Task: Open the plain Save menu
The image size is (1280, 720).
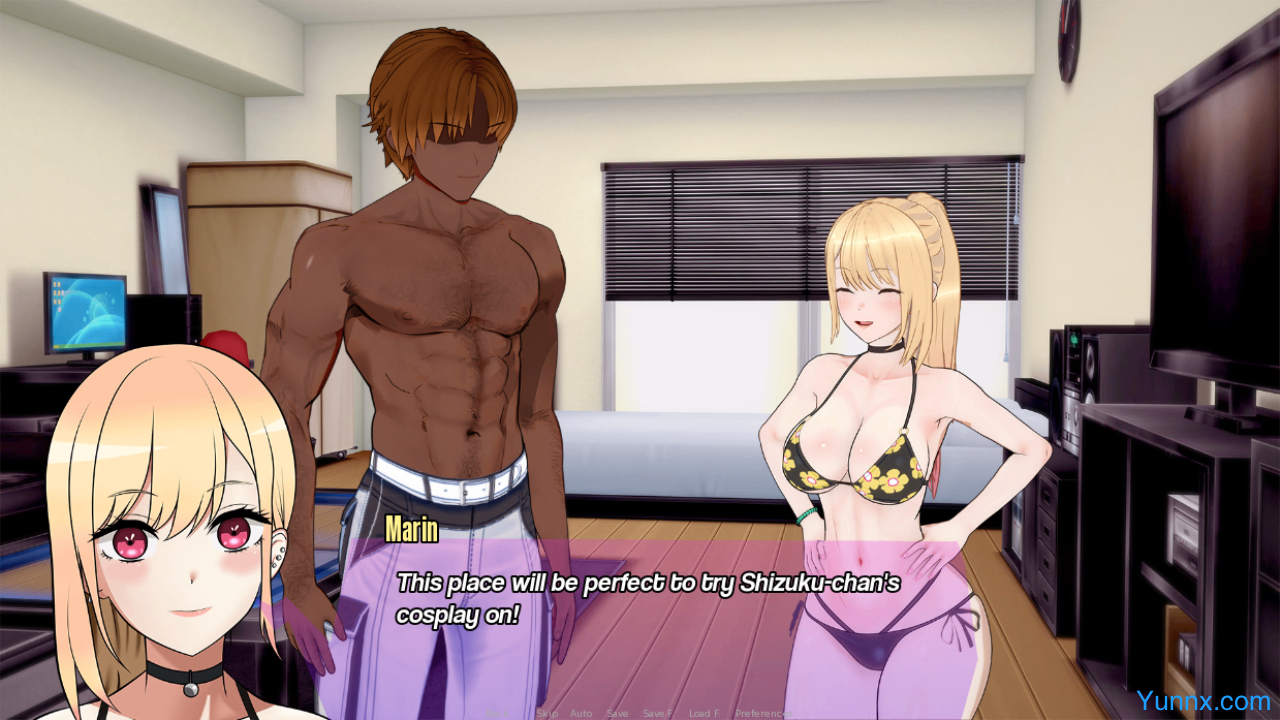Action: (617, 713)
